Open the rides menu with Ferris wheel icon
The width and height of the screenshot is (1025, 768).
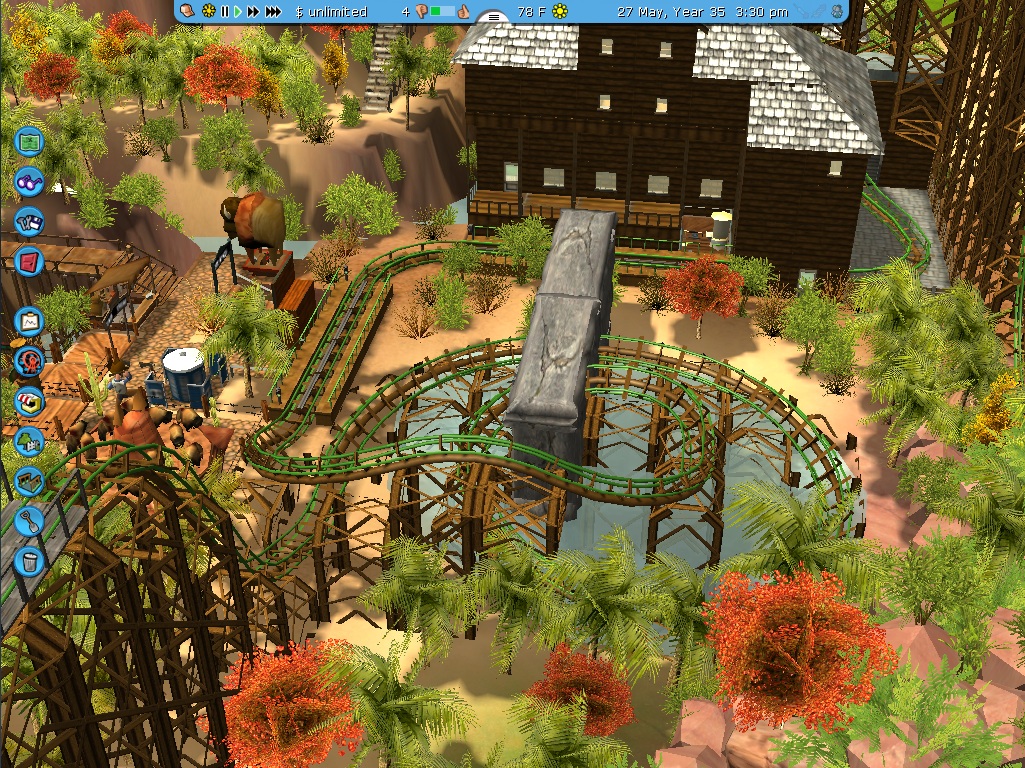(x=30, y=362)
